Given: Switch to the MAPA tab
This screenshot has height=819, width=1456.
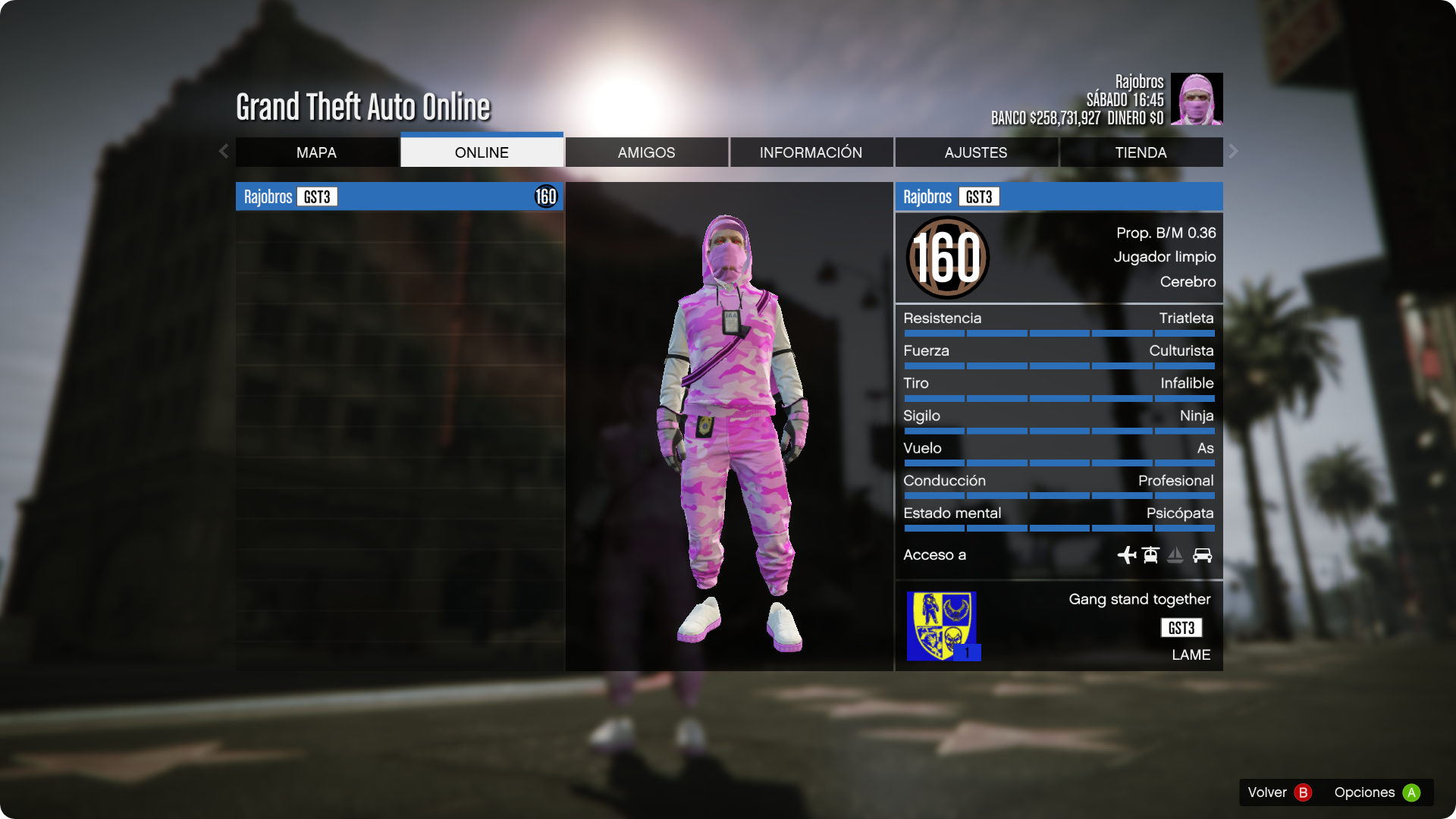Looking at the screenshot, I should (x=317, y=152).
